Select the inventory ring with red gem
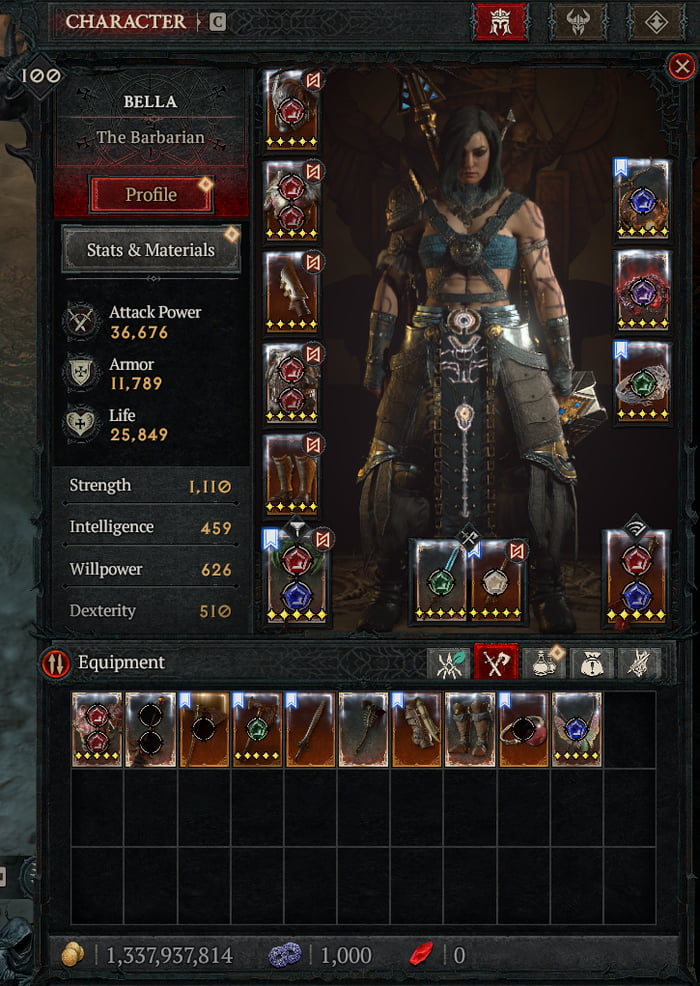The height and width of the screenshot is (986, 700). tap(523, 729)
